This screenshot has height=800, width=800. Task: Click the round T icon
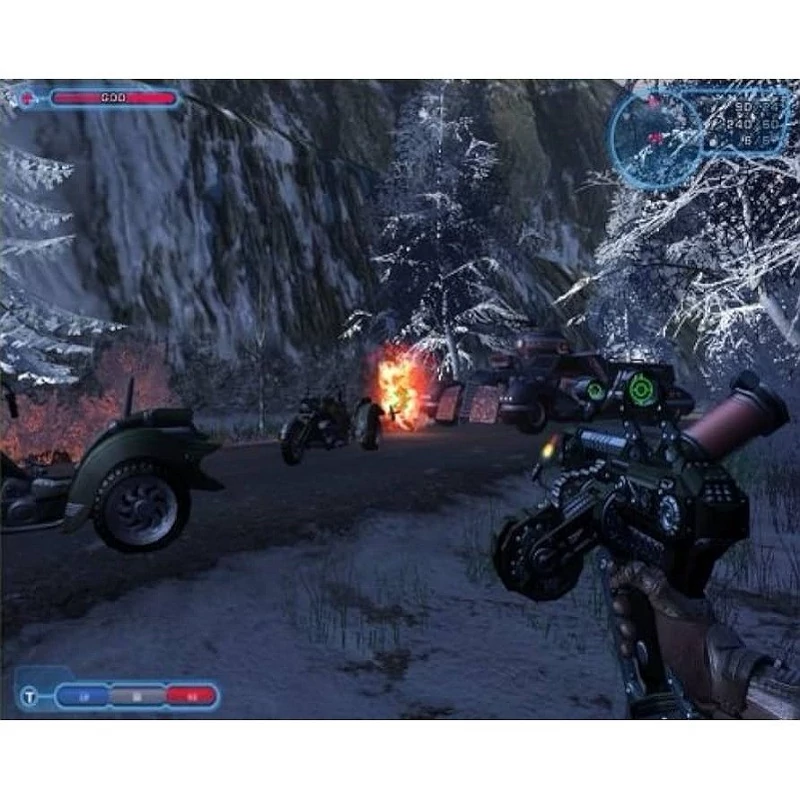tap(31, 696)
